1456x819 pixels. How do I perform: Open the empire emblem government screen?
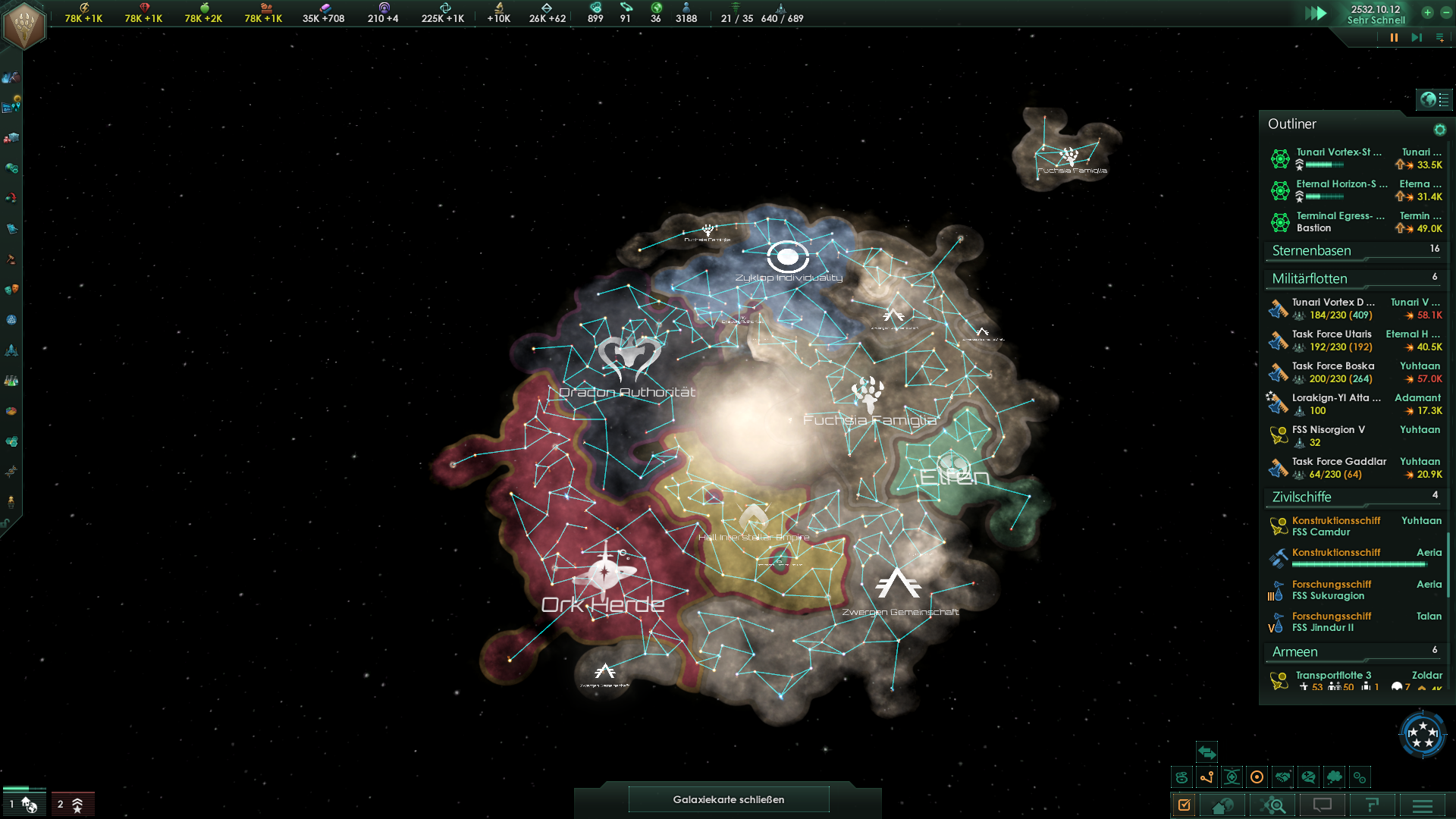point(24,24)
